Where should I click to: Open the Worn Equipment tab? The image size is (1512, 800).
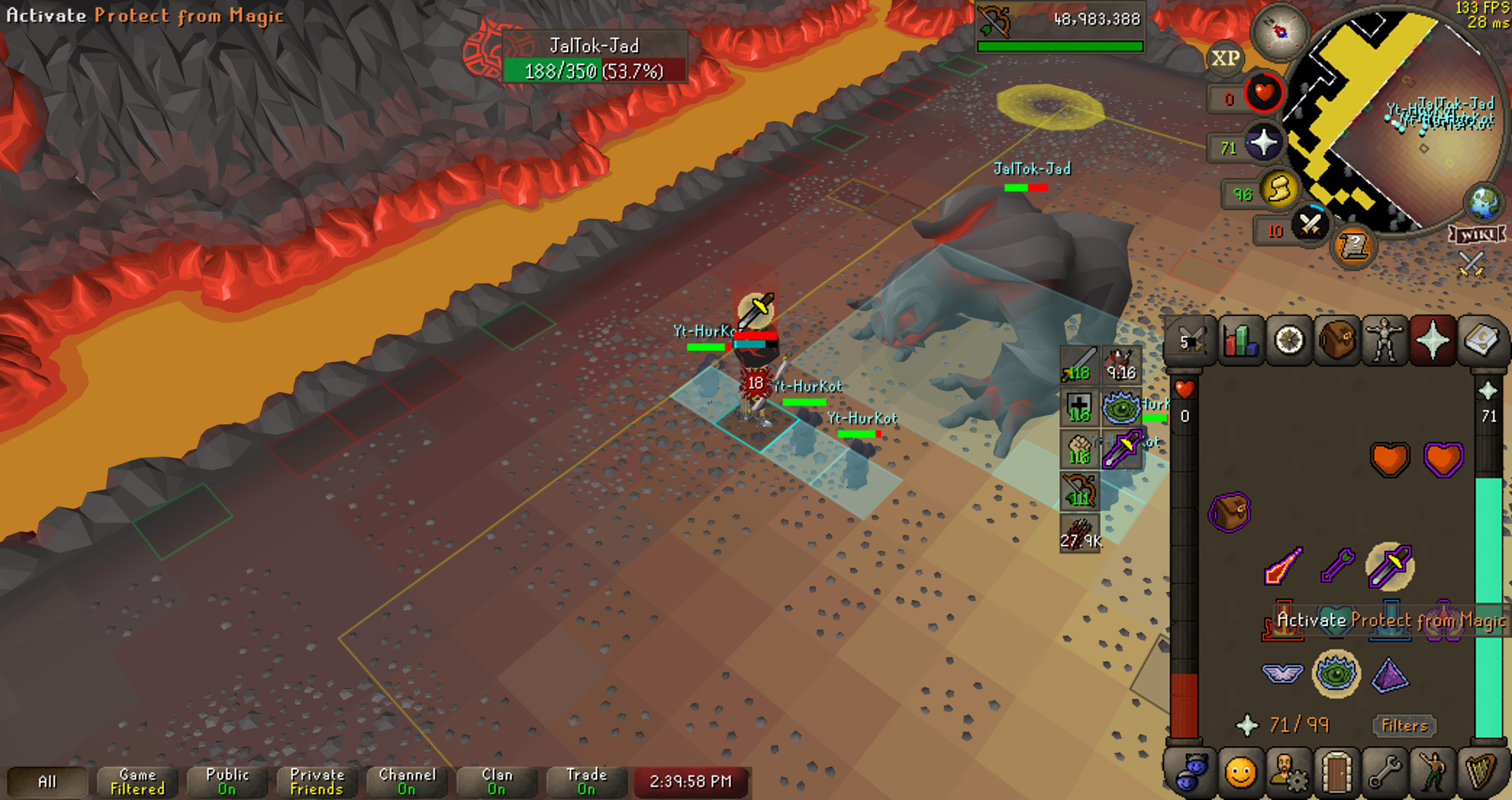1384,341
